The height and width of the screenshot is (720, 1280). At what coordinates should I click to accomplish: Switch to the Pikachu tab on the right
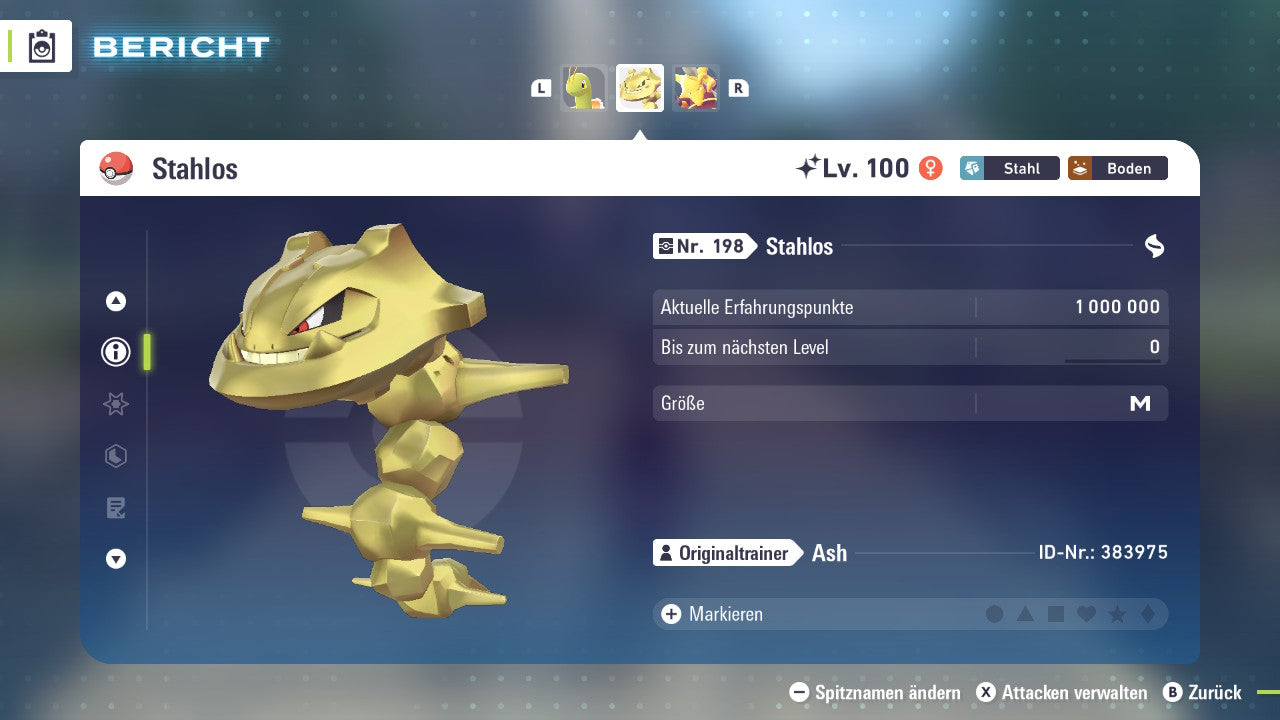(x=696, y=88)
